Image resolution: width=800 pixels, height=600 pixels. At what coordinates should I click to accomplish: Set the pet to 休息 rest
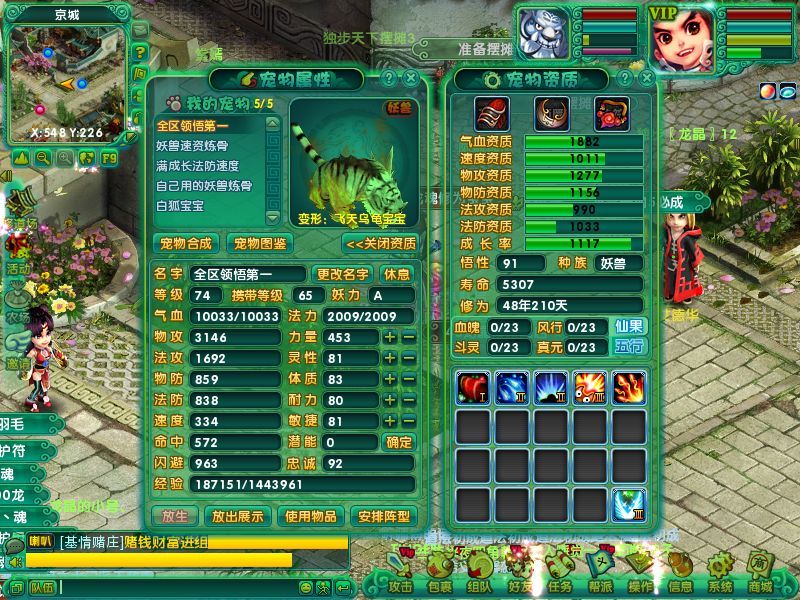point(397,274)
